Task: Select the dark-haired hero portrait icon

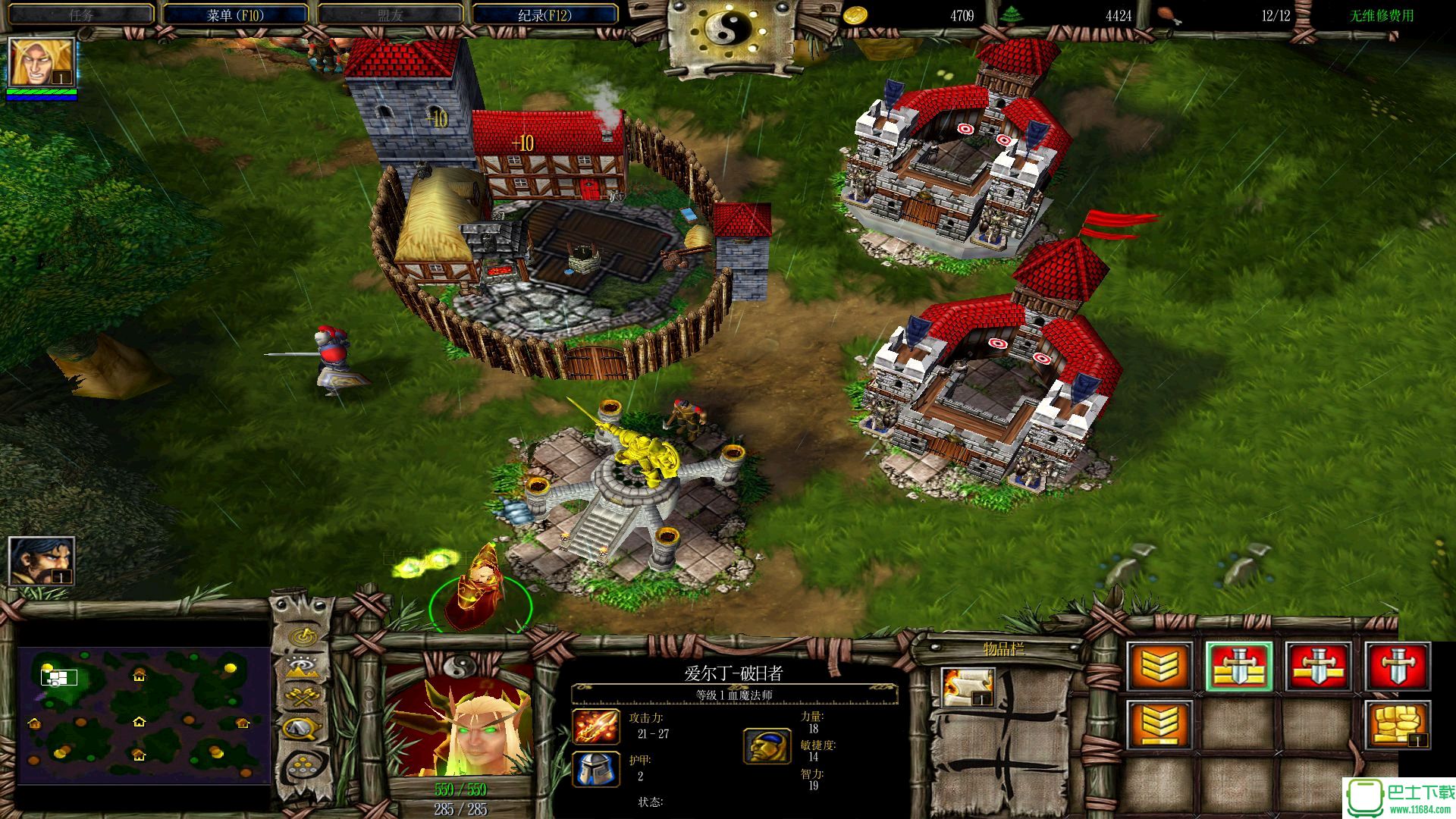Action: pyautogui.click(x=42, y=561)
